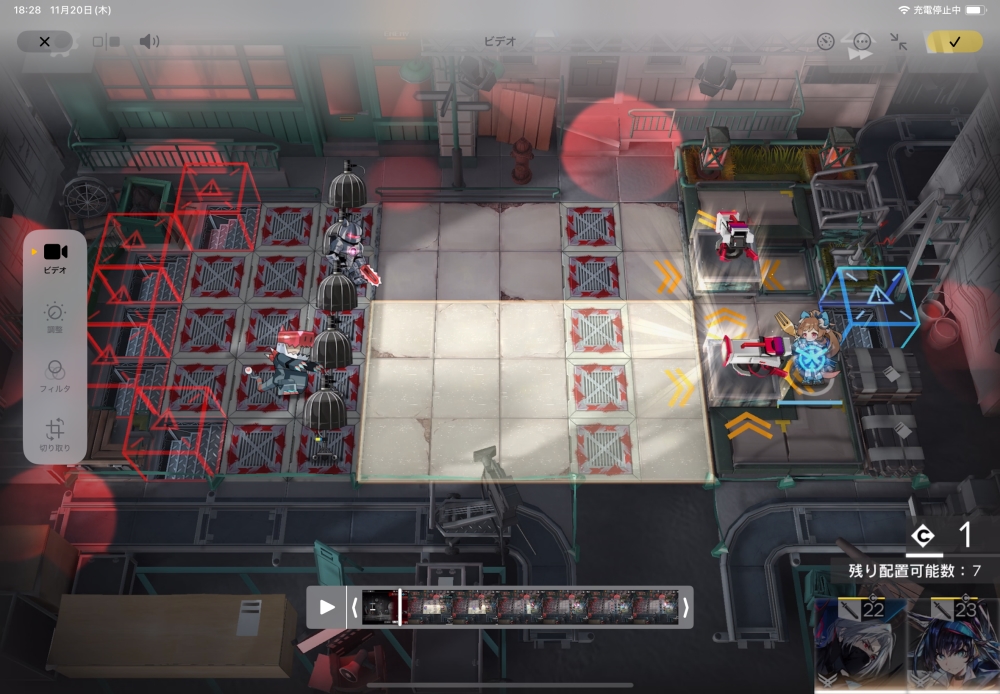Jump to the first thumbnail in the filmstrip
Viewport: 1000px width, 694px height.
(x=378, y=607)
